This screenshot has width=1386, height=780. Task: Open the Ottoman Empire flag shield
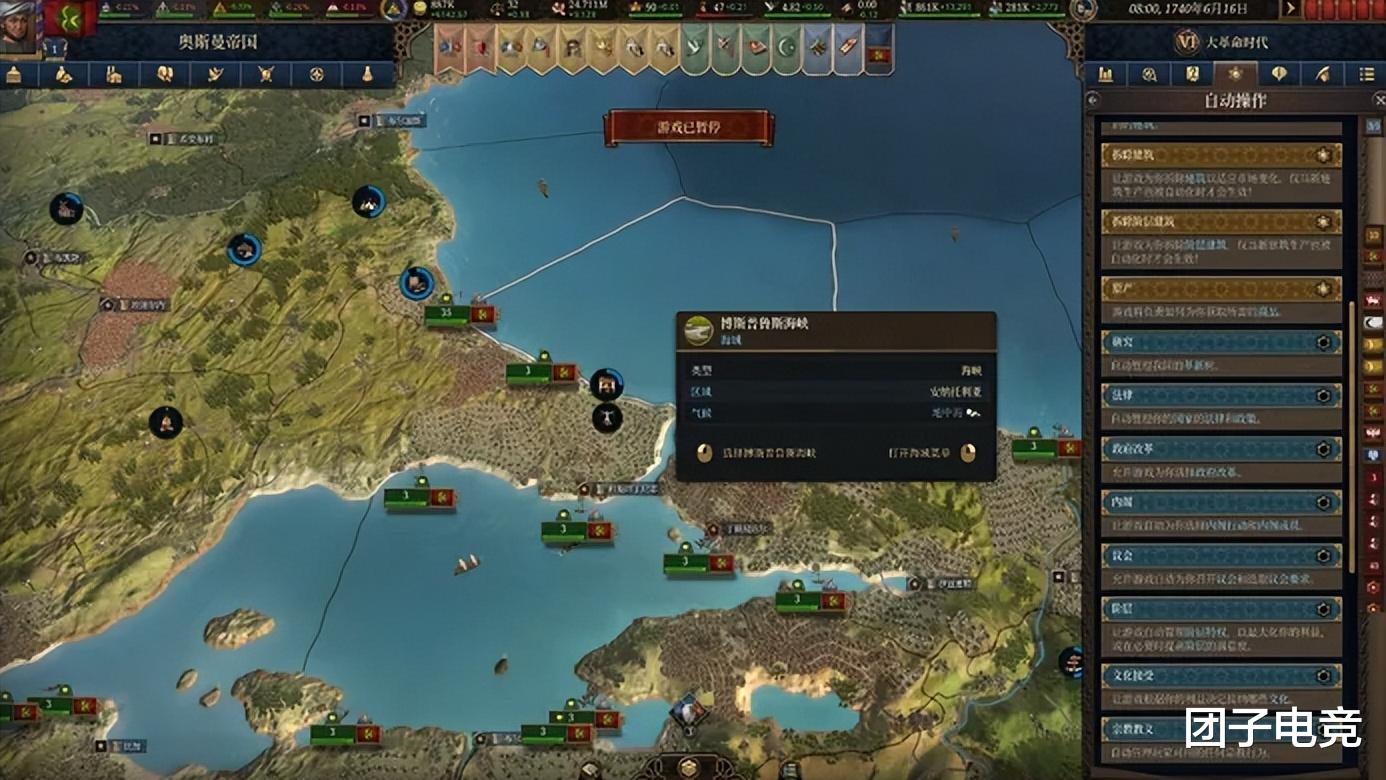click(x=71, y=19)
